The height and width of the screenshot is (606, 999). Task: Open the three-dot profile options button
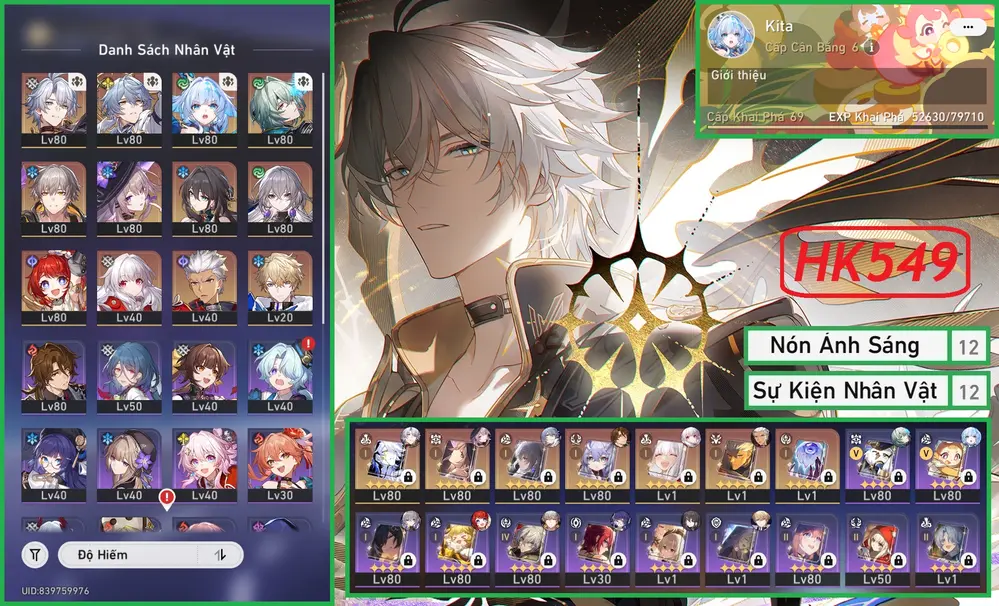(967, 27)
